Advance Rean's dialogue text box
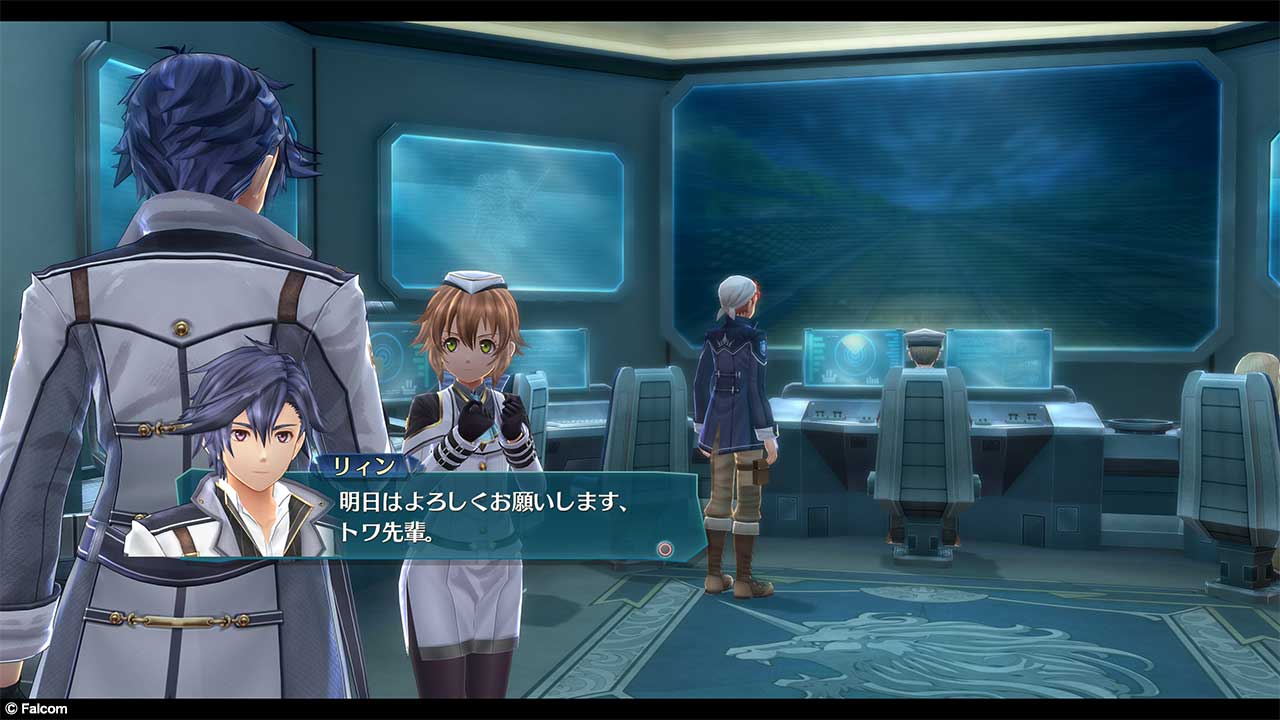The width and height of the screenshot is (1280, 720). pyautogui.click(x=664, y=548)
